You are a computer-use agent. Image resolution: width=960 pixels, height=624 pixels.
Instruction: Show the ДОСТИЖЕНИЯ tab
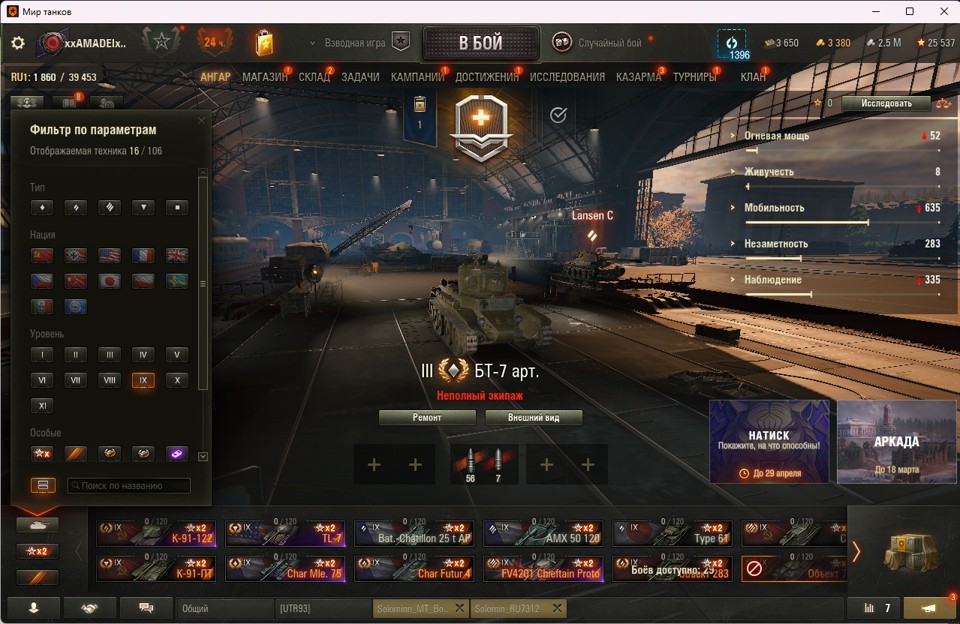(487, 77)
